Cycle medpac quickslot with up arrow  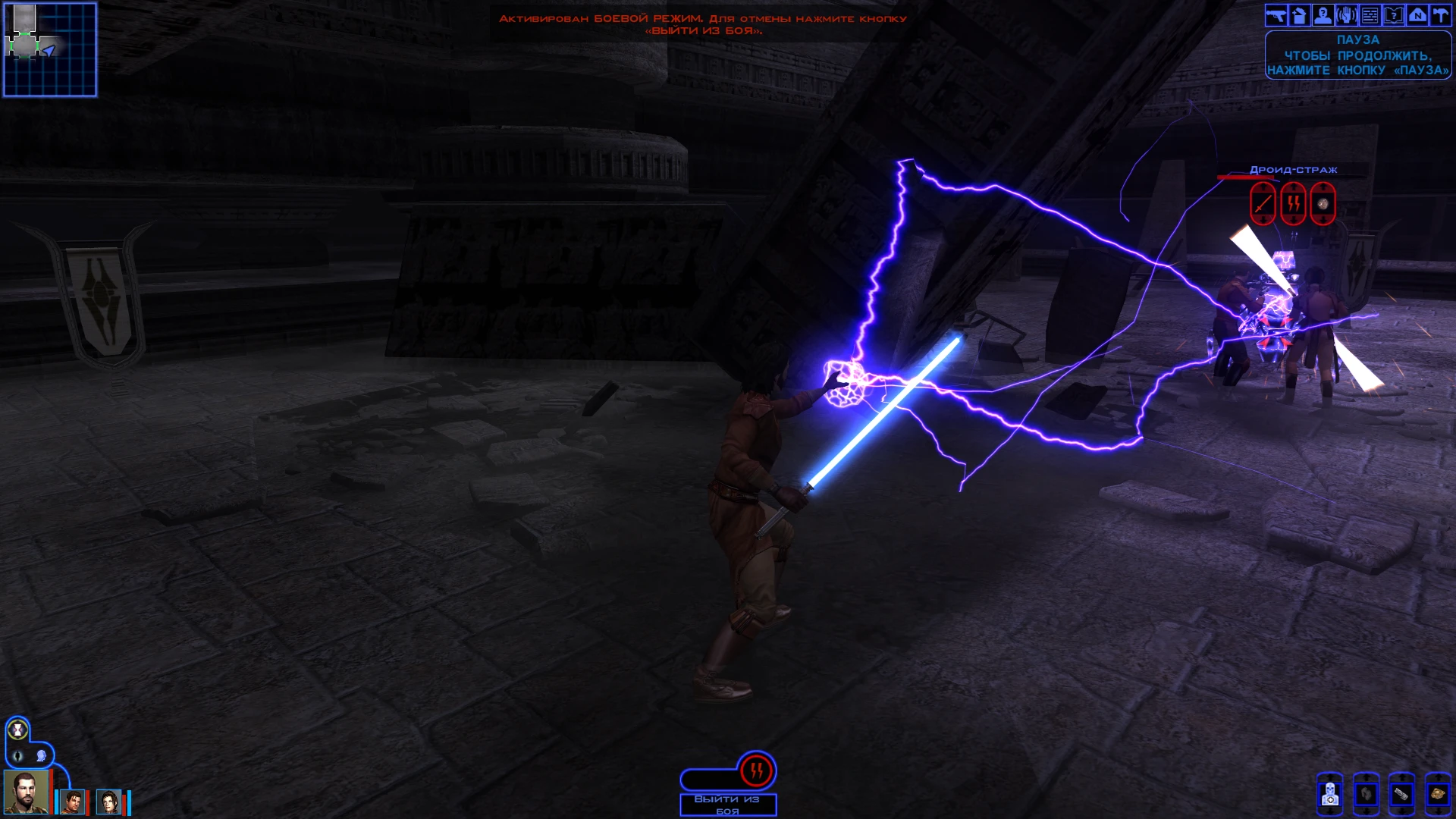tap(1330, 777)
